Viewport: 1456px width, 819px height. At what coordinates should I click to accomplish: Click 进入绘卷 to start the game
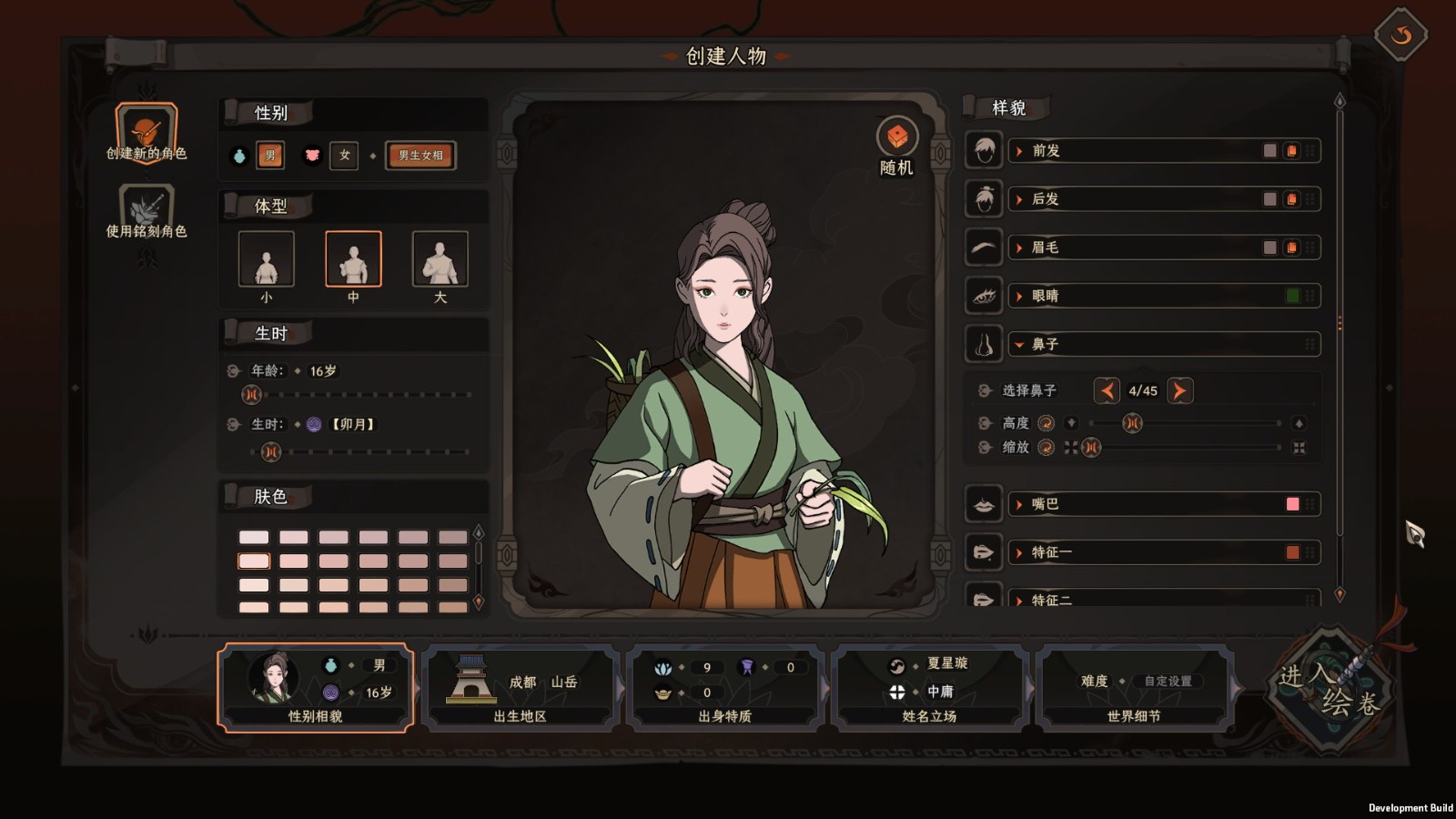pyautogui.click(x=1330, y=690)
